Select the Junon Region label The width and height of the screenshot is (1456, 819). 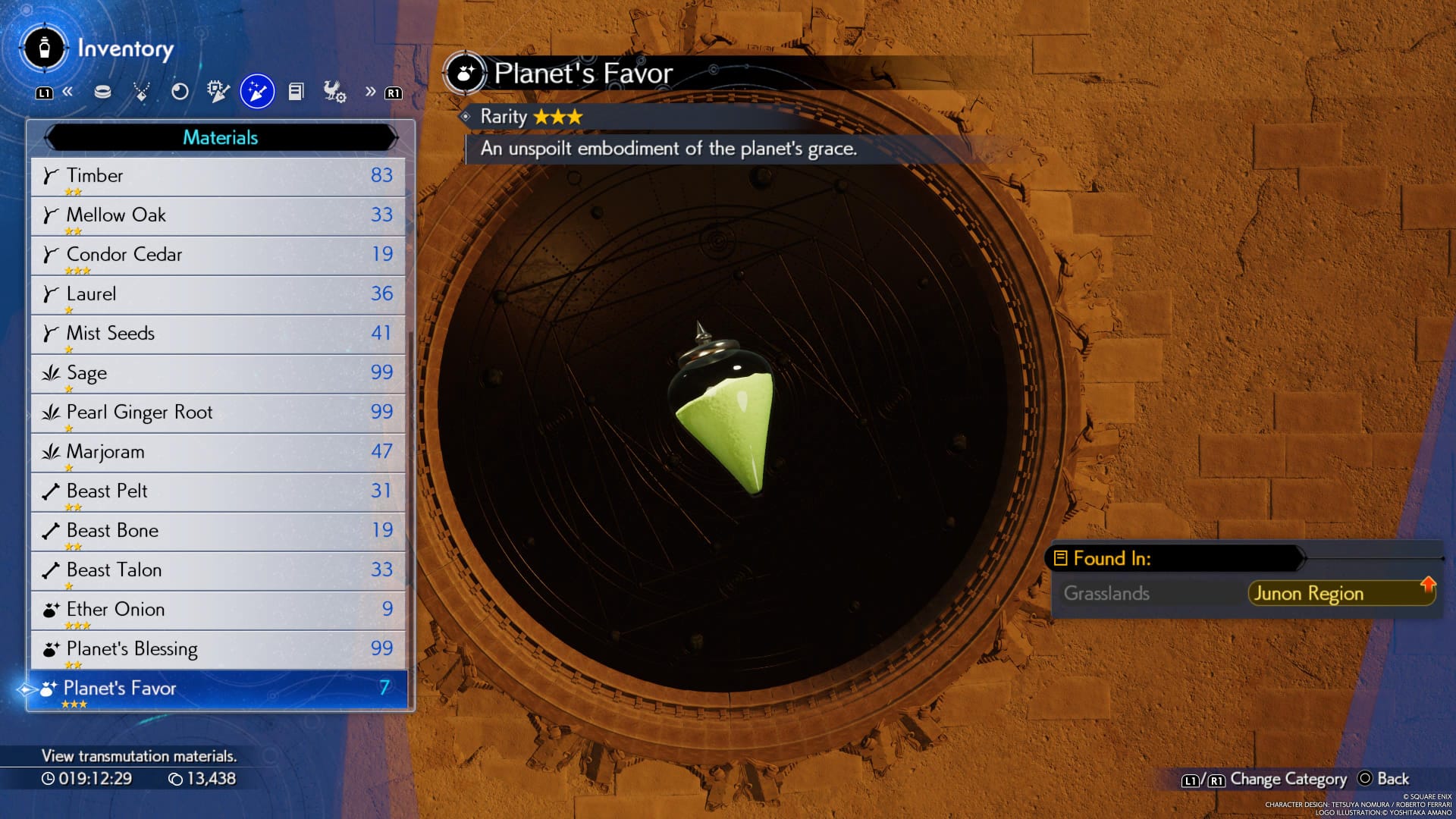pyautogui.click(x=1308, y=594)
